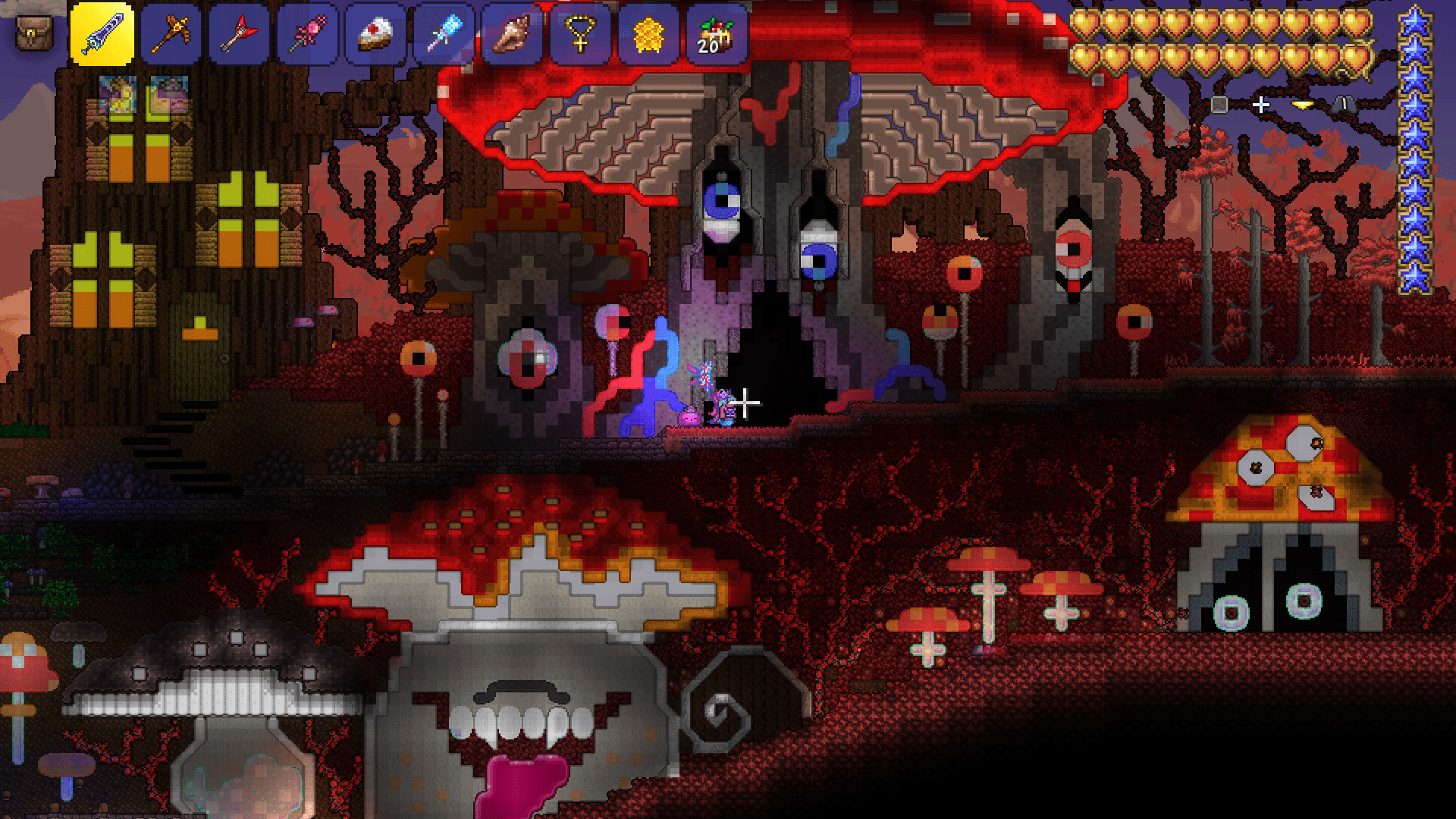Select the red arrow weapon in slot three
This screenshot has height=819, width=1456.
pyautogui.click(x=240, y=34)
